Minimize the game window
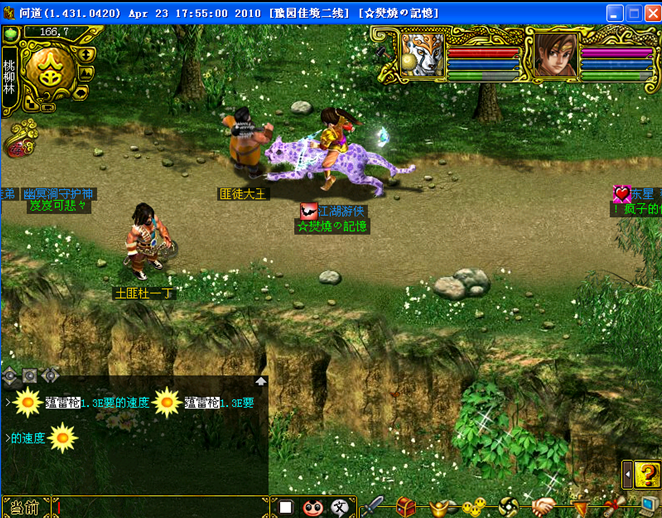This screenshot has width=662, height=518. pyautogui.click(x=614, y=13)
